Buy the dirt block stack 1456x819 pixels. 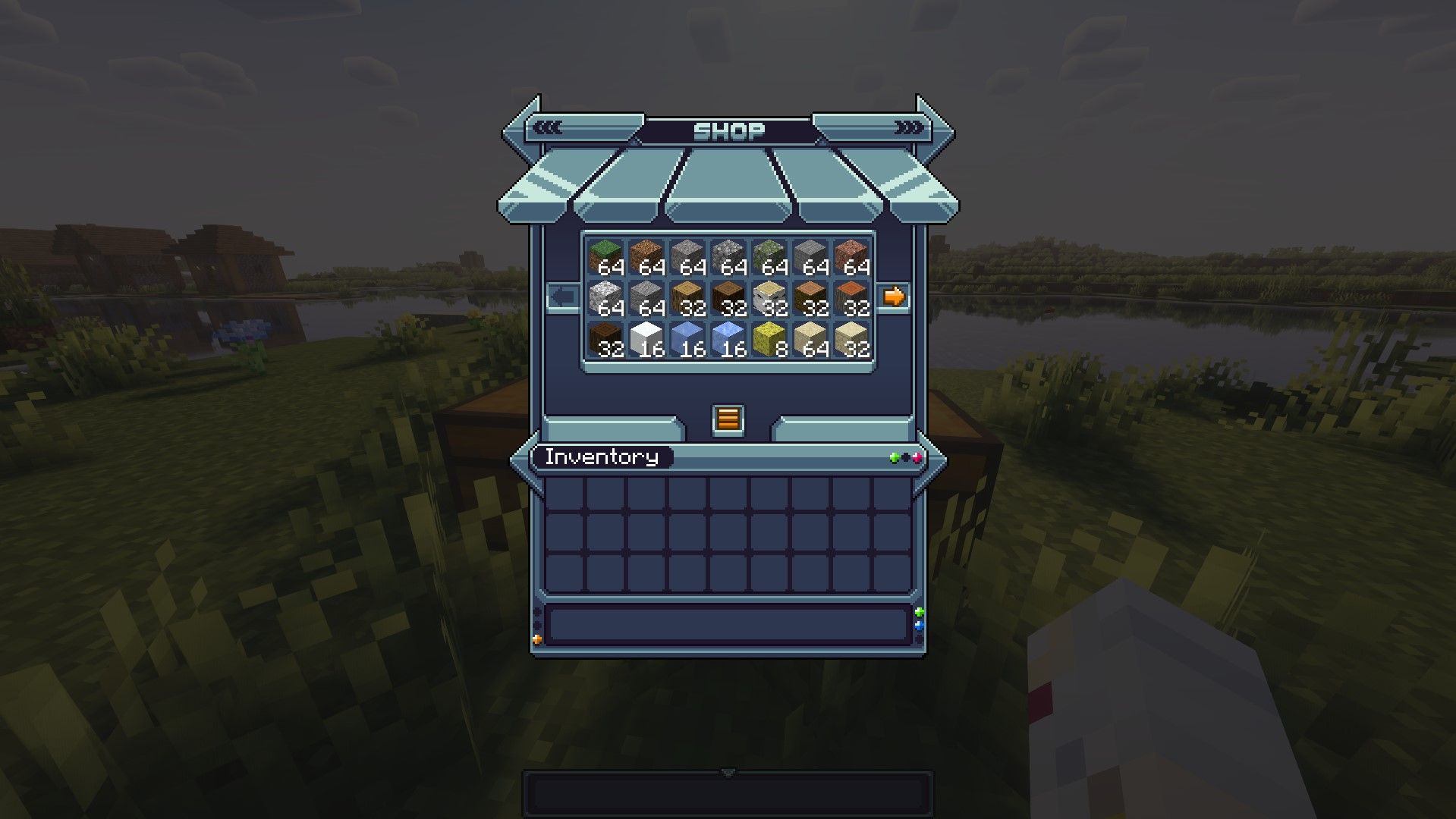(646, 257)
